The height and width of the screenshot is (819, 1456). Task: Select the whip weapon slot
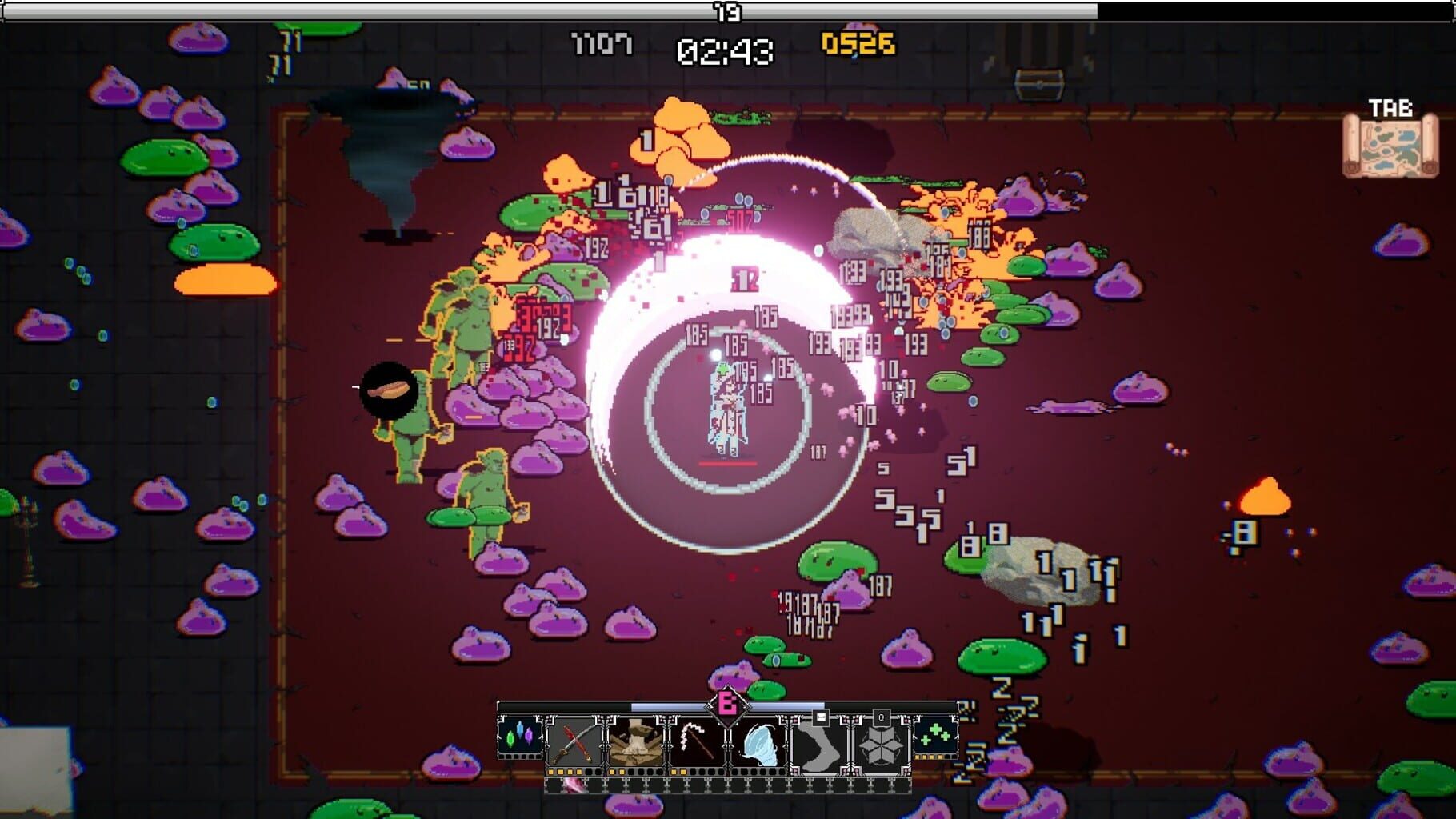pos(695,742)
